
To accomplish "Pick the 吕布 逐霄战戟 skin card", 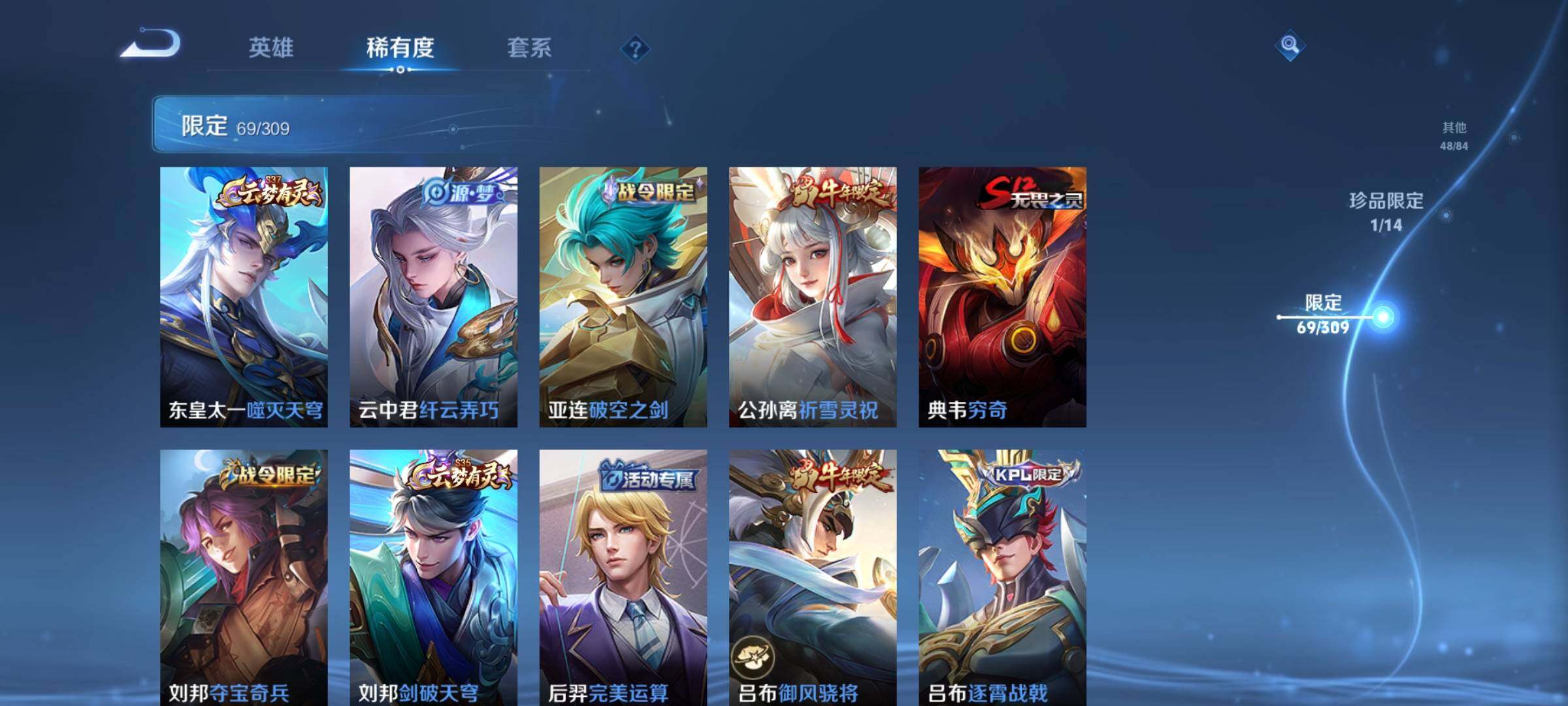I will click(1002, 577).
